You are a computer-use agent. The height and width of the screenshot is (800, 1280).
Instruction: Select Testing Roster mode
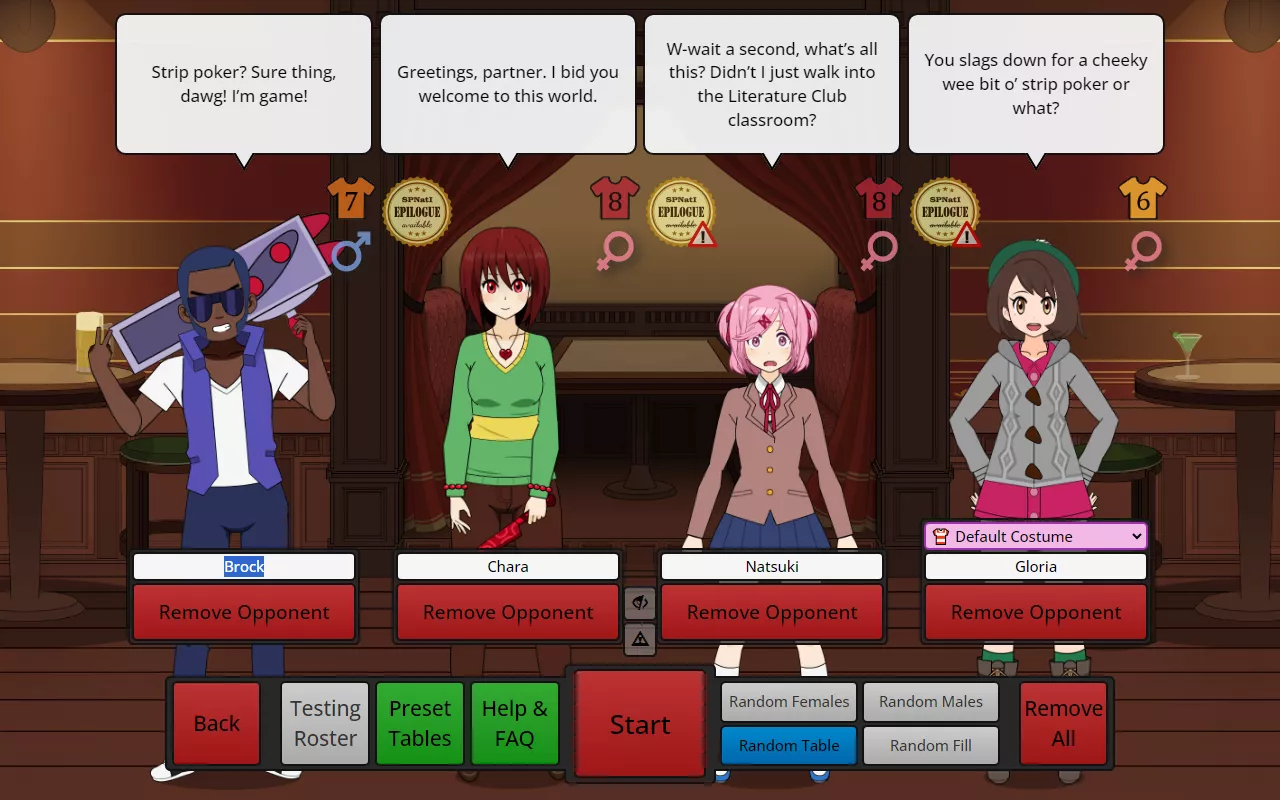324,722
